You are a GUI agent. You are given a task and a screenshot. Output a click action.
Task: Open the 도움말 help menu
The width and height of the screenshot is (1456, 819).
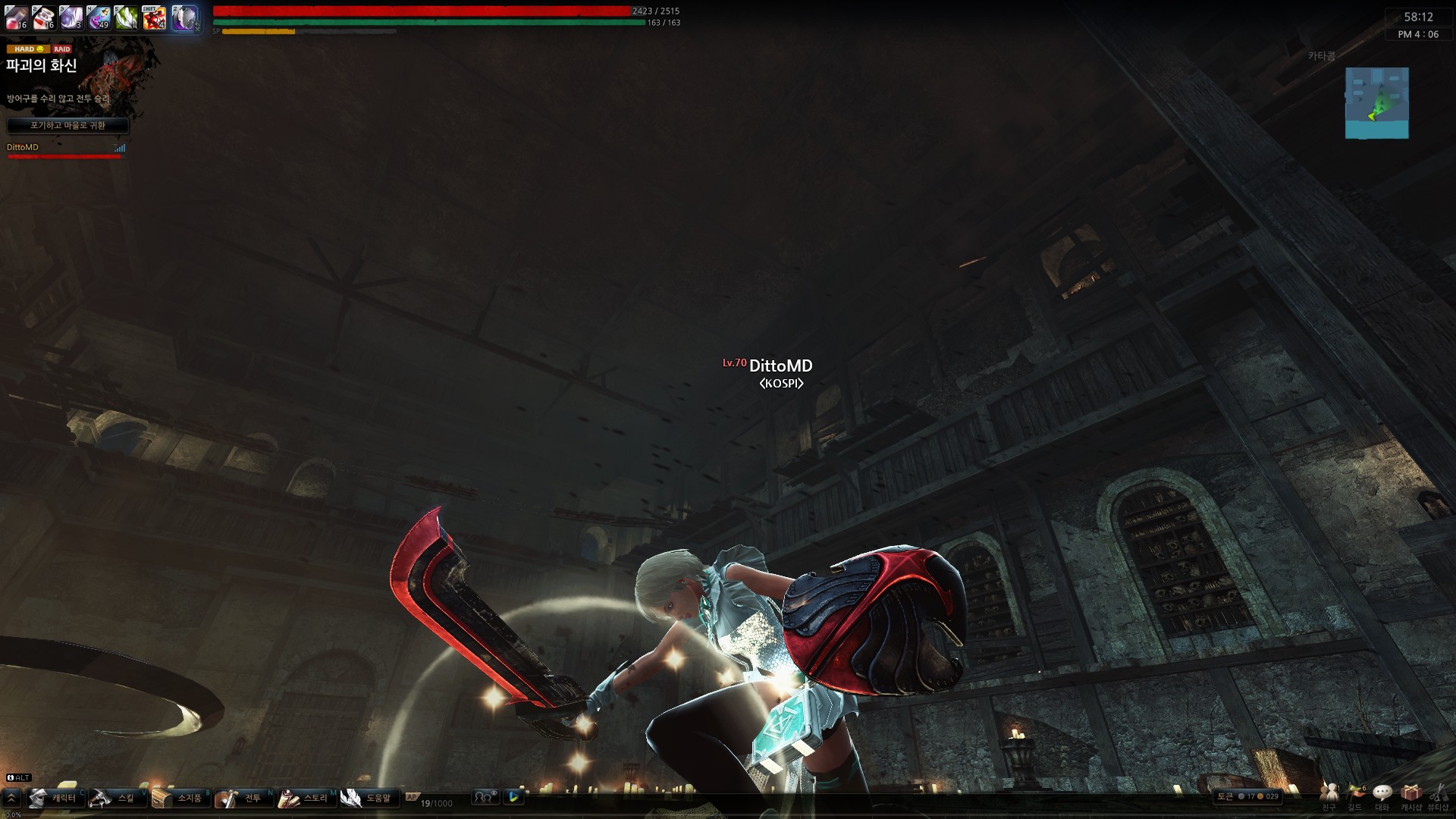[x=368, y=798]
